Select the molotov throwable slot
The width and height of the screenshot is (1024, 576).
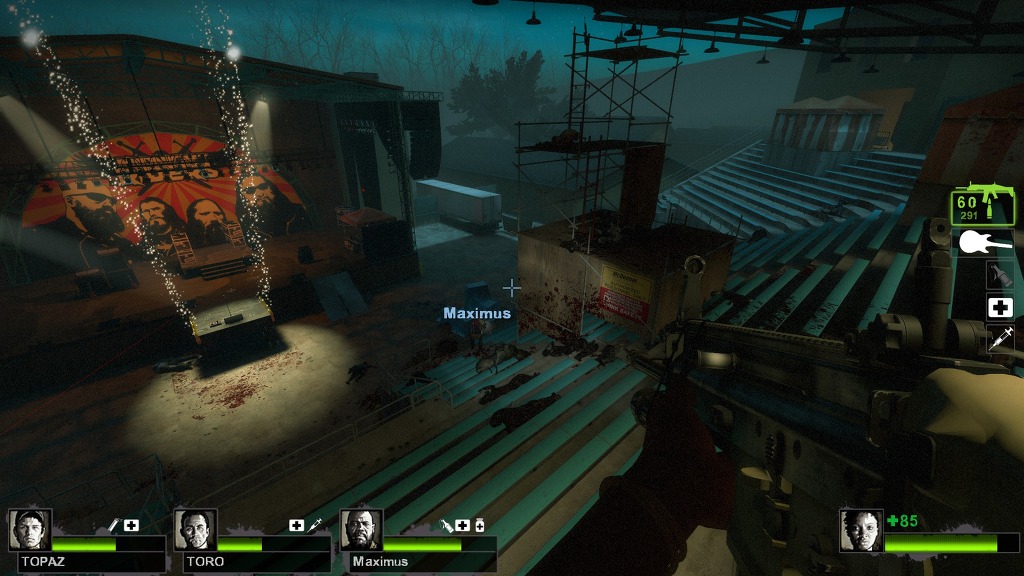click(999, 275)
